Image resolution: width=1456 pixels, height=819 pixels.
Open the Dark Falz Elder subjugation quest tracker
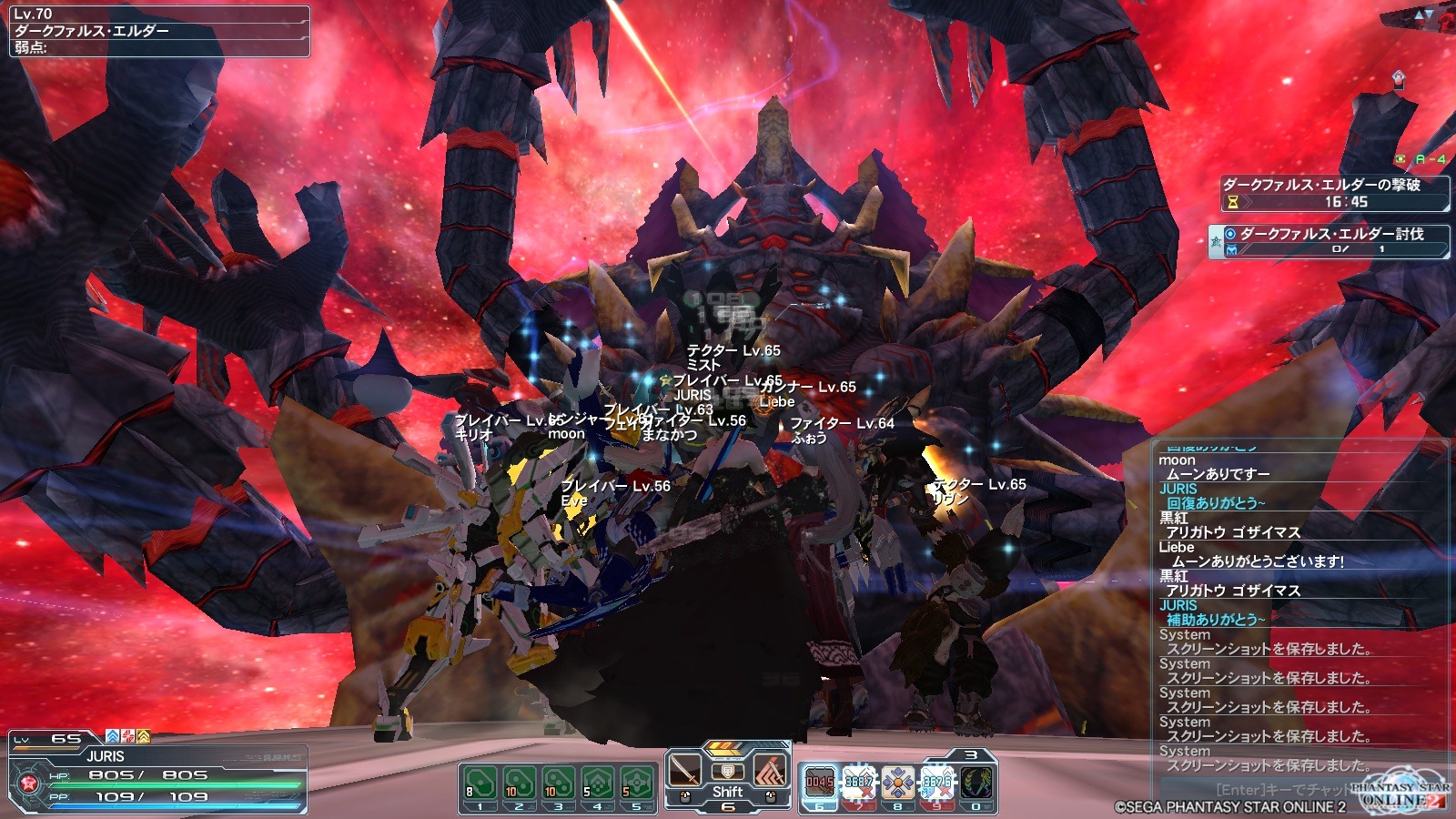[1329, 241]
